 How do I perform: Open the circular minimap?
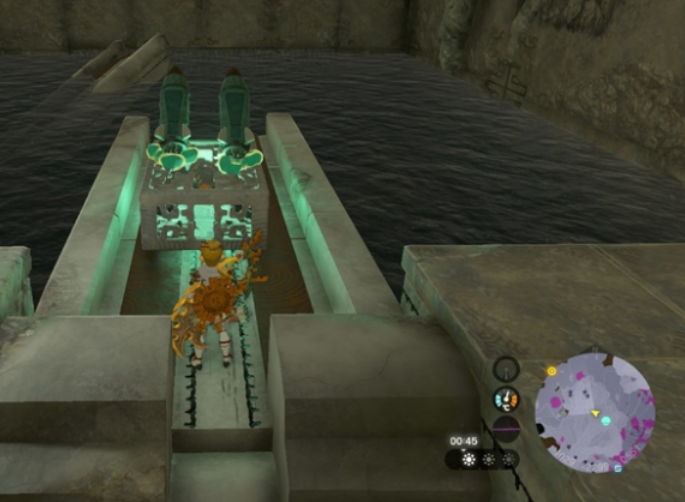[594, 410]
